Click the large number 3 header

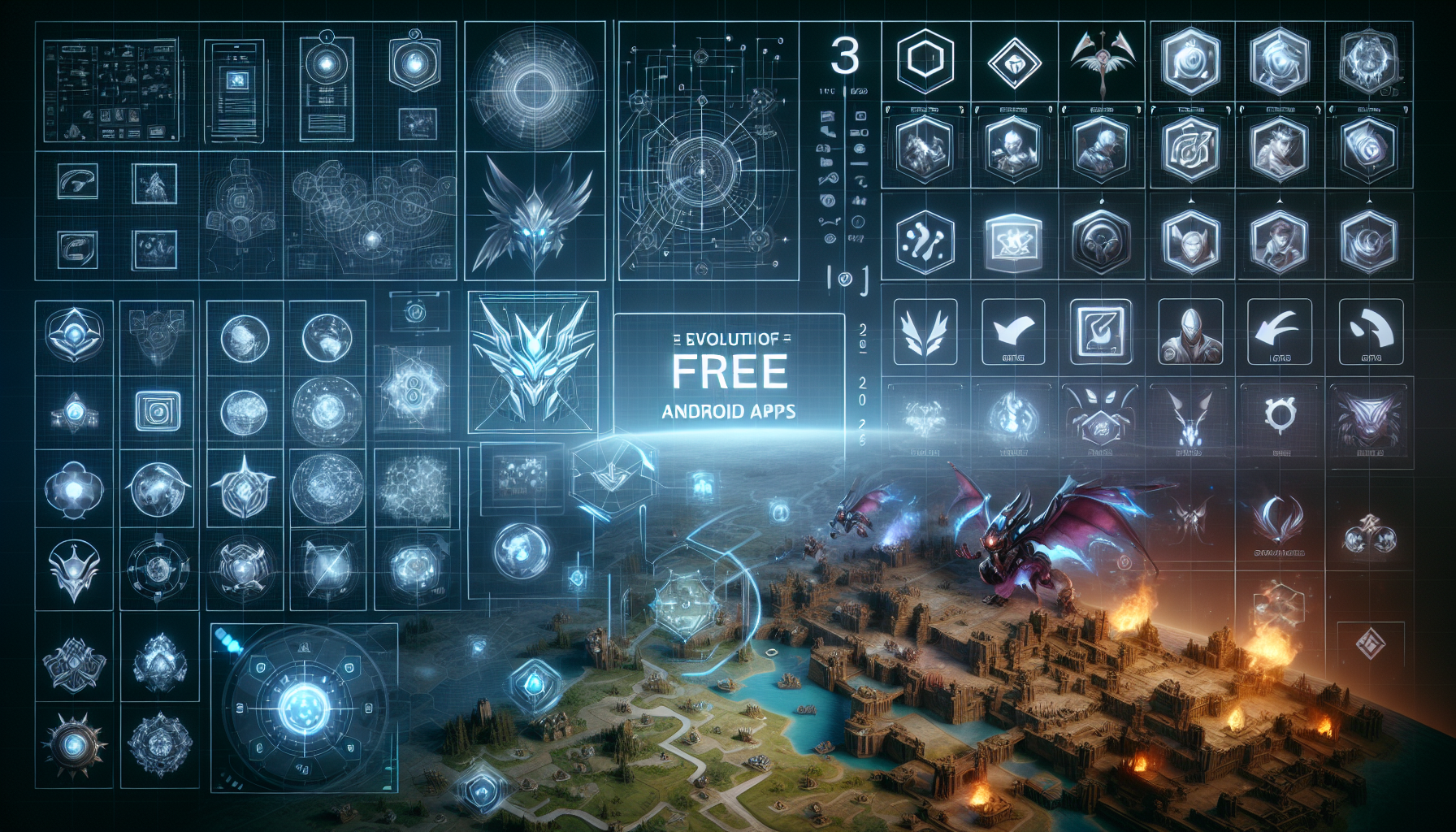(845, 57)
